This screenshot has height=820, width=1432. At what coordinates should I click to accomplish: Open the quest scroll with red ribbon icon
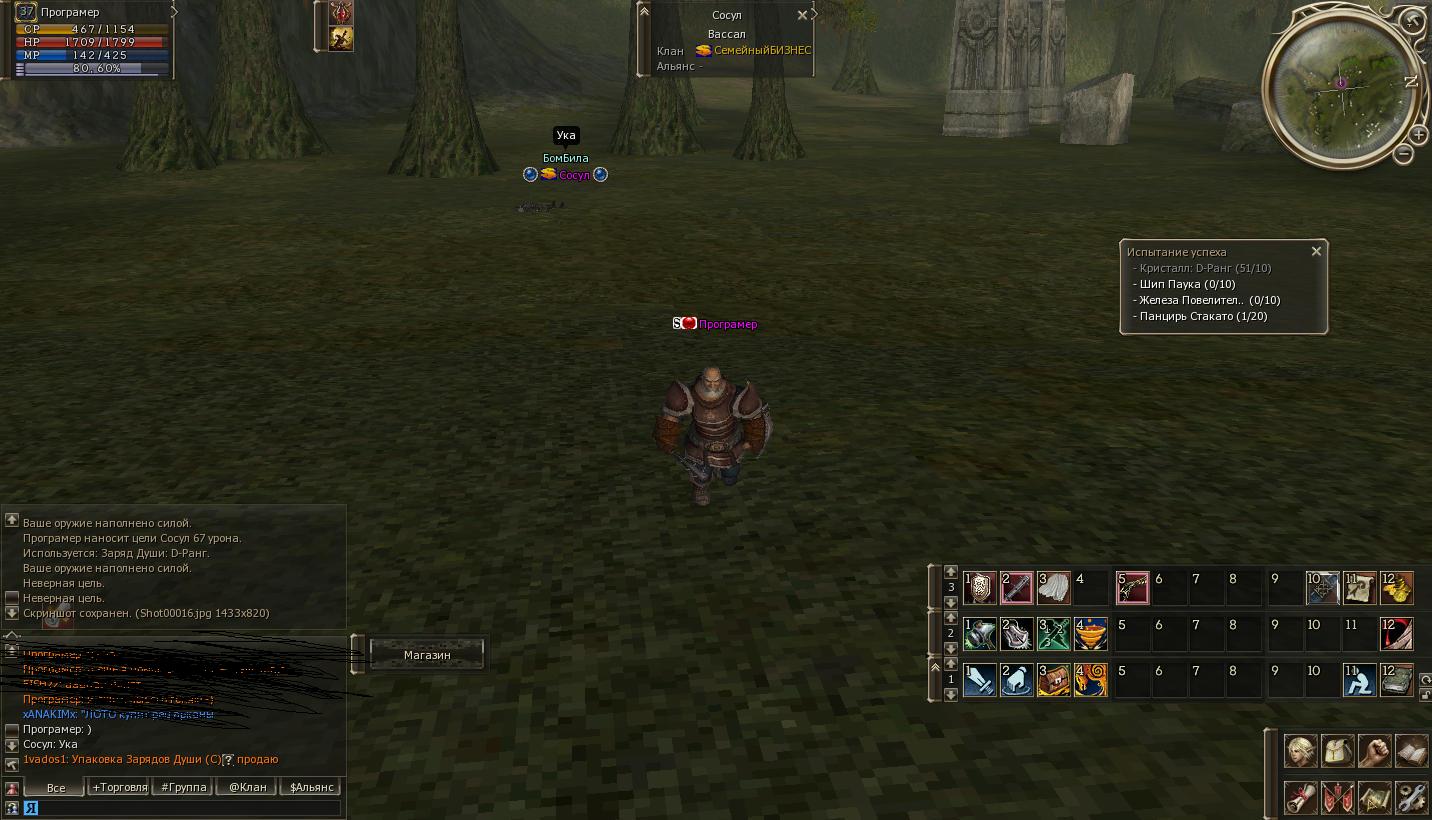[1300, 798]
